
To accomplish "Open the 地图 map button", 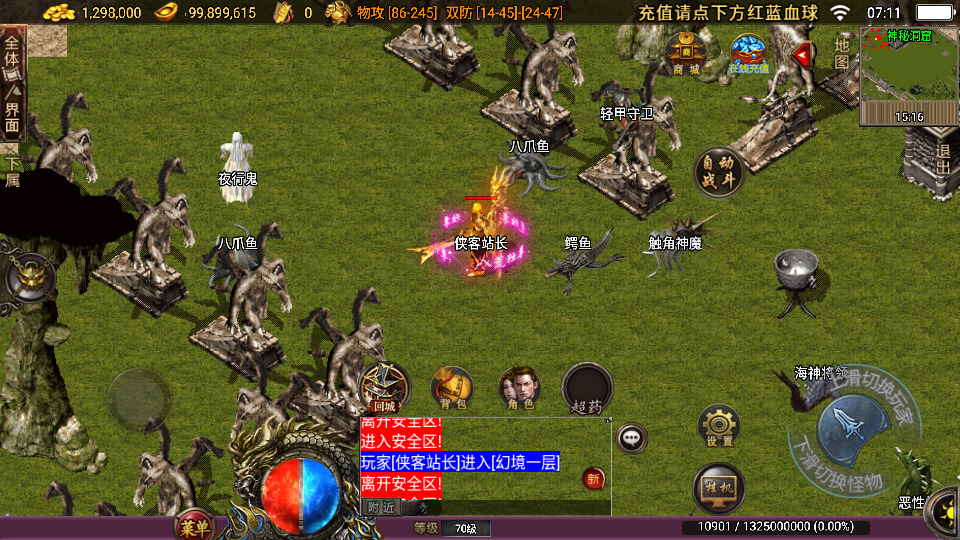I will coord(842,54).
